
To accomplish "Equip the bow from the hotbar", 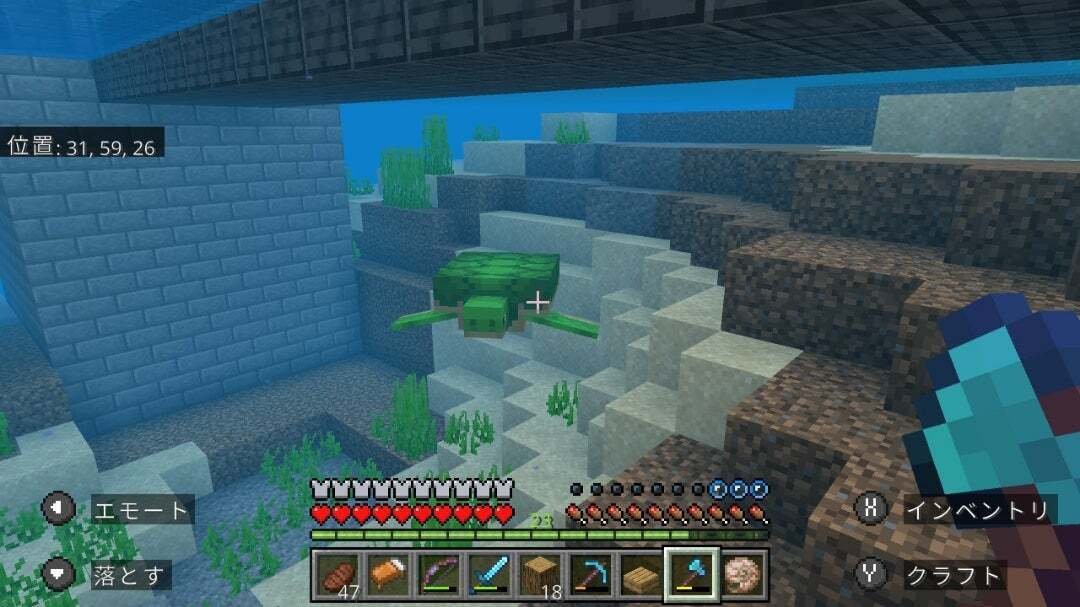I will (x=439, y=574).
